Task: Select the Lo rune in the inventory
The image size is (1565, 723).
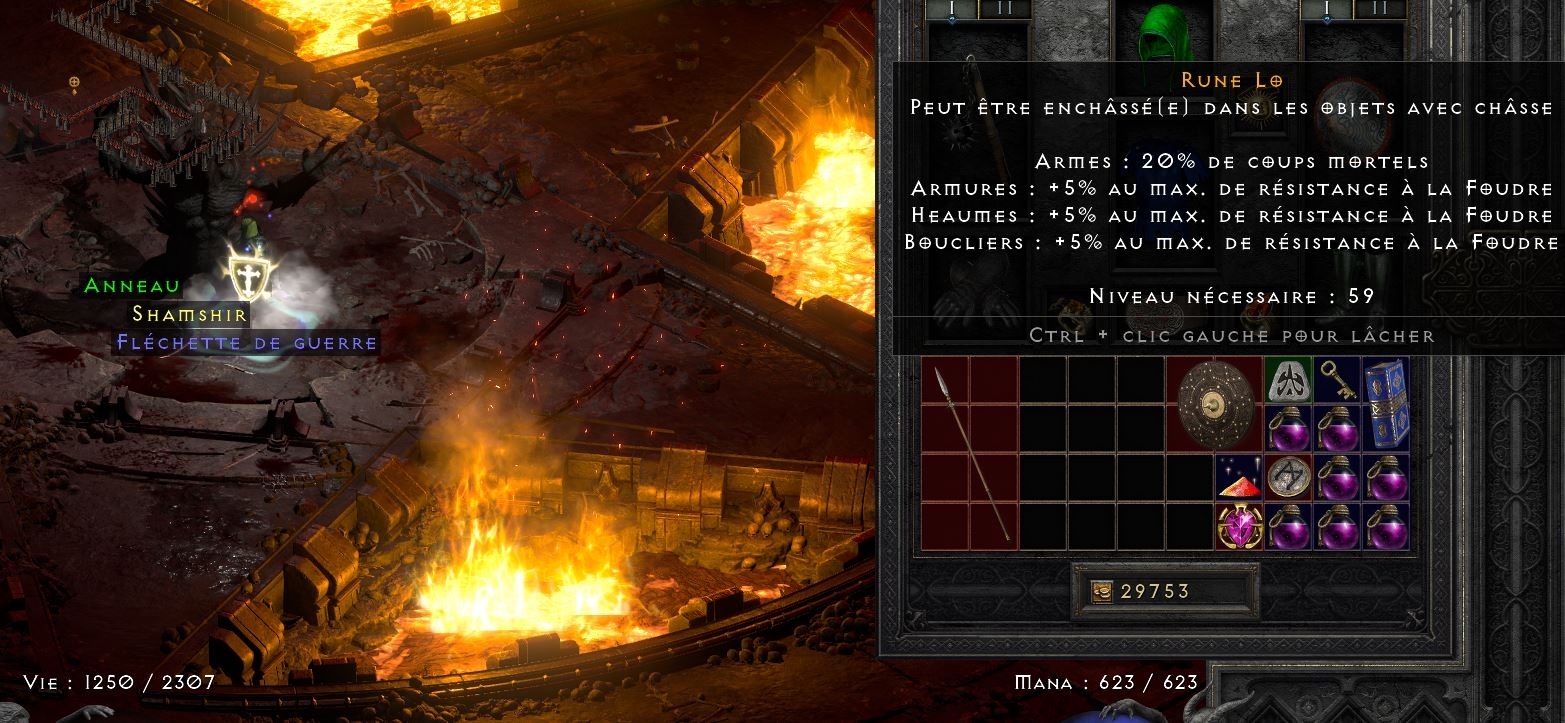Action: pos(1288,380)
